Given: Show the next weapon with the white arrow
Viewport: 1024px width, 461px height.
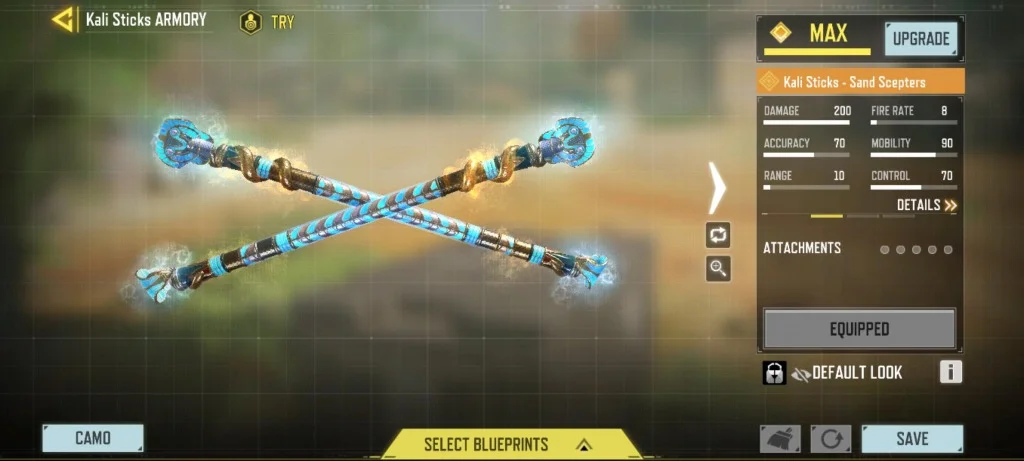Looking at the screenshot, I should (x=718, y=187).
